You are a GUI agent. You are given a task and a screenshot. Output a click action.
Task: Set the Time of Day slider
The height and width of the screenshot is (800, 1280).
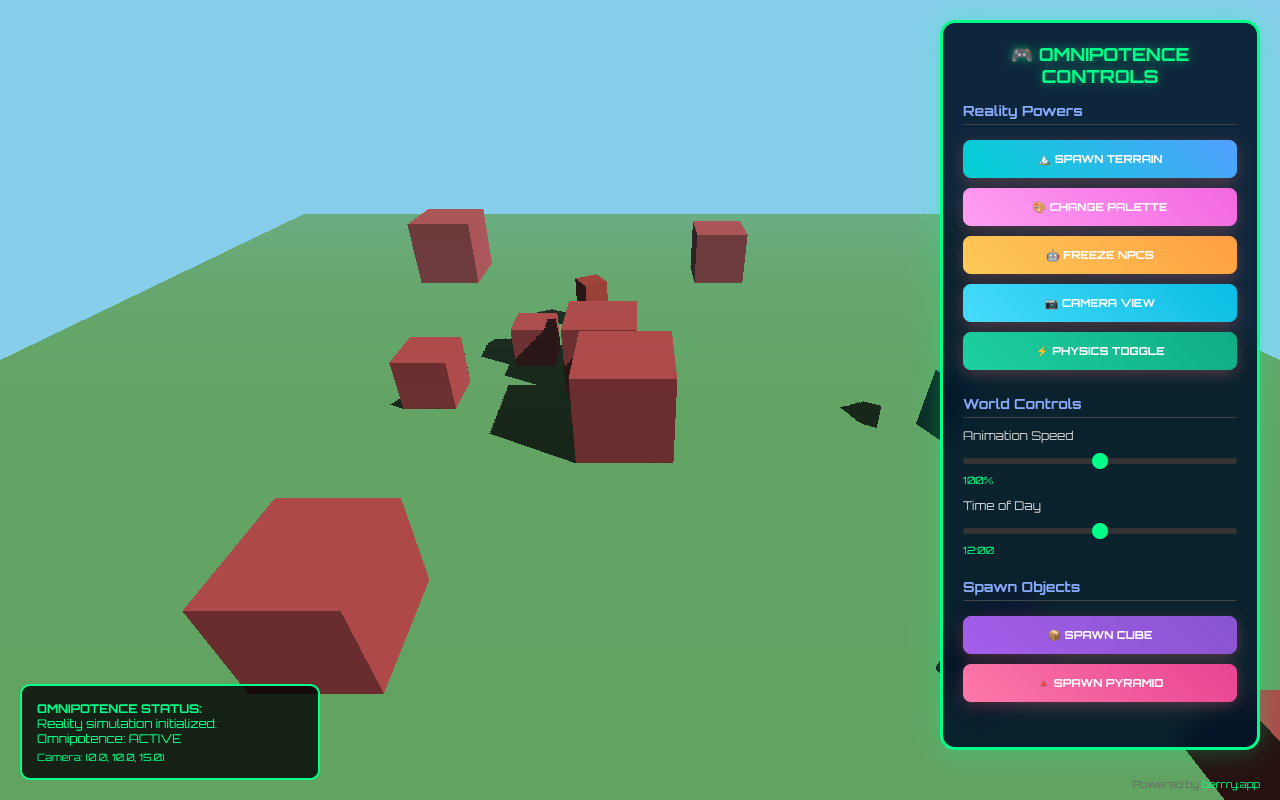click(1100, 531)
